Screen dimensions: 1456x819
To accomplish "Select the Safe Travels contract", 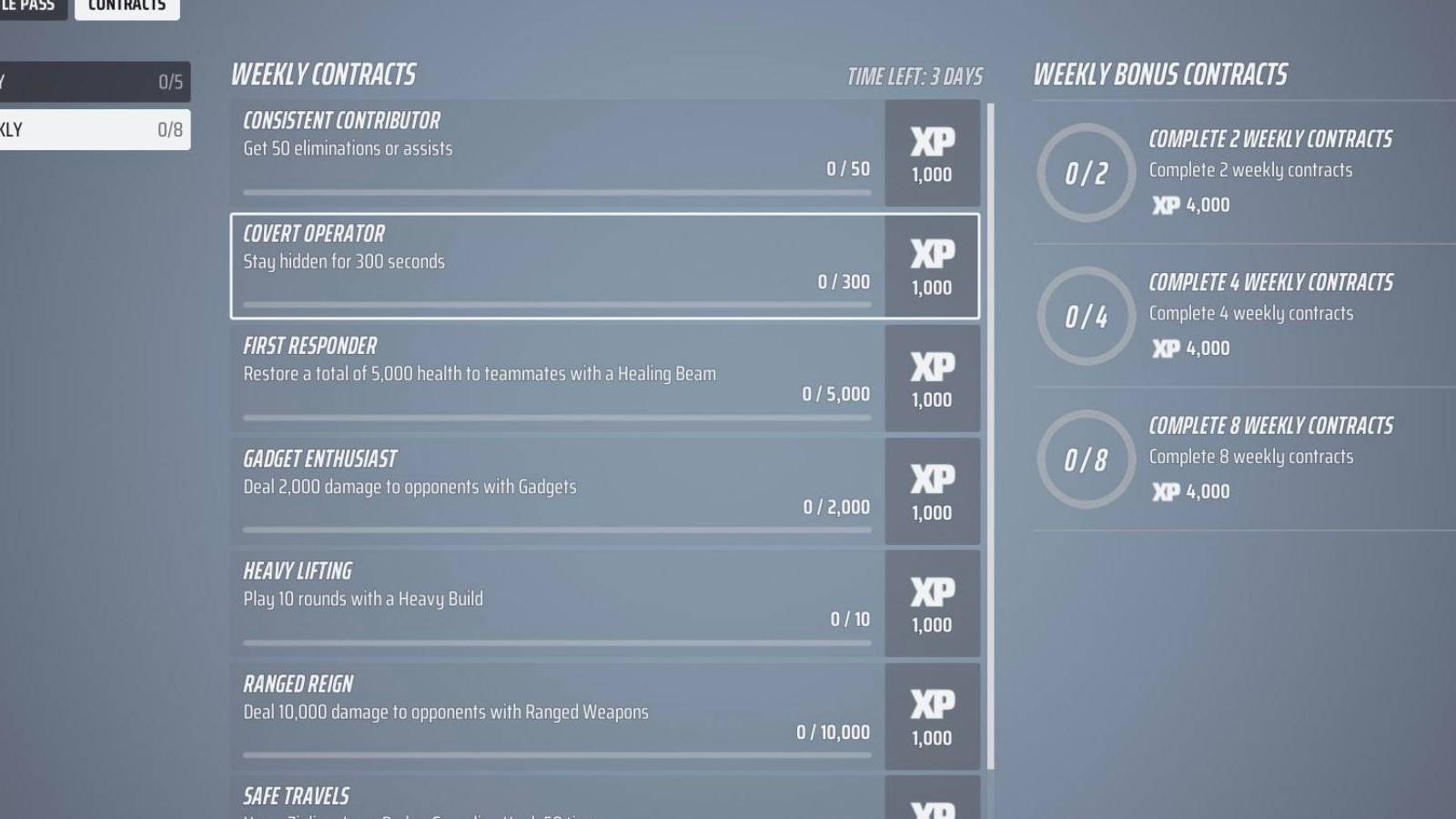I will pos(555,796).
